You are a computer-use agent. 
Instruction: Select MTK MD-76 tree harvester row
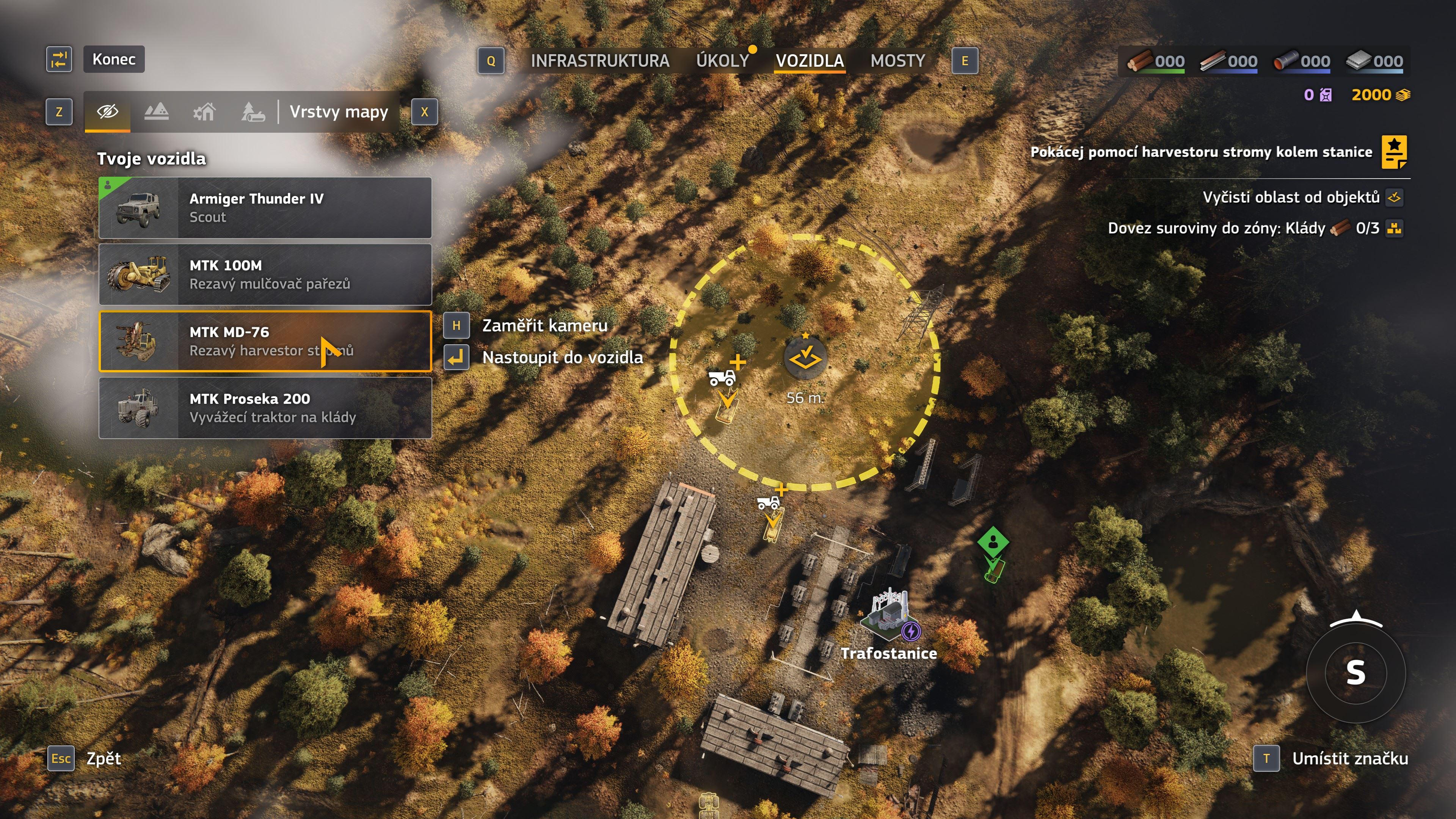pyautogui.click(x=265, y=341)
